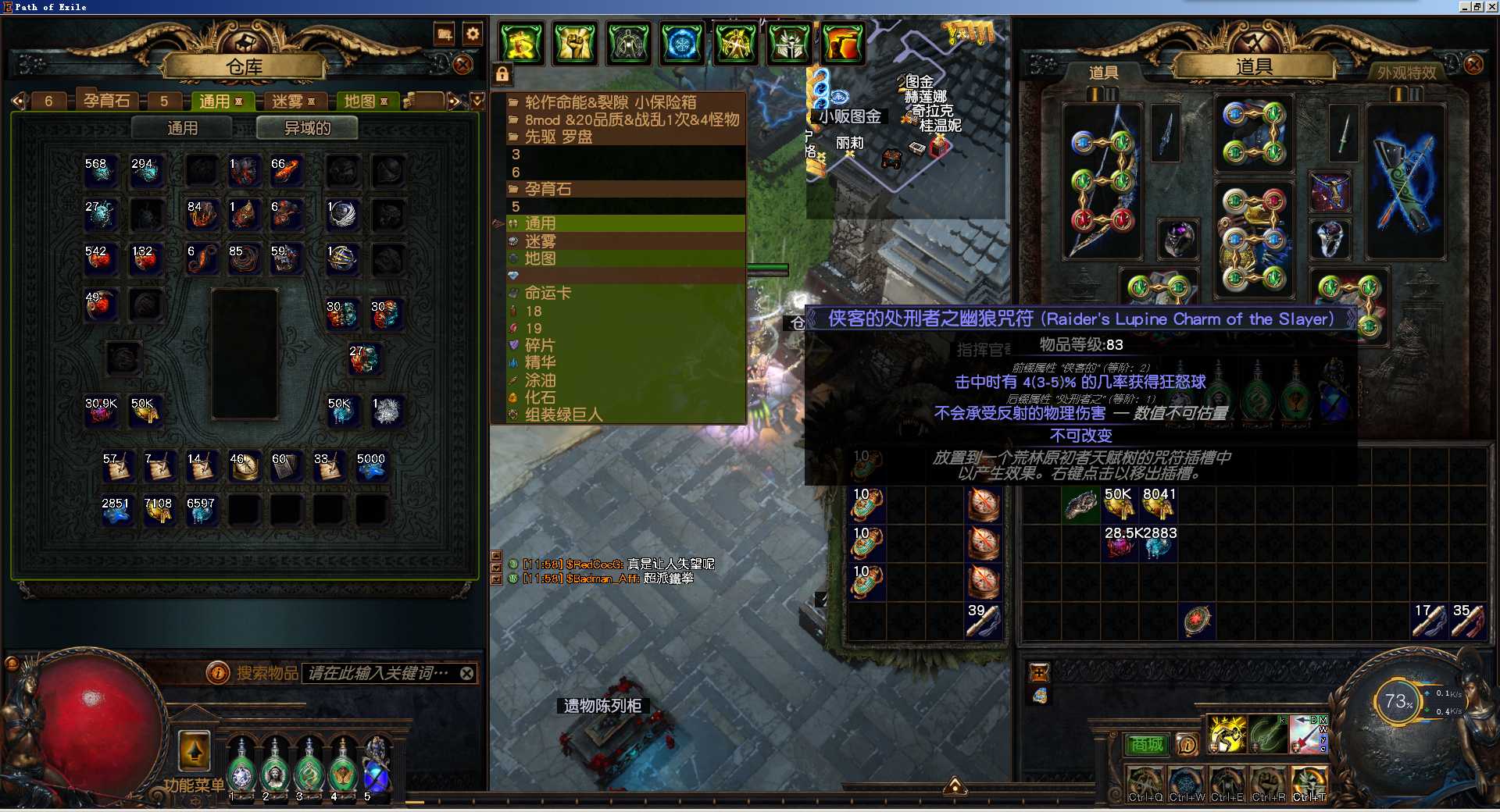Clear the stash search with the X

[467, 673]
